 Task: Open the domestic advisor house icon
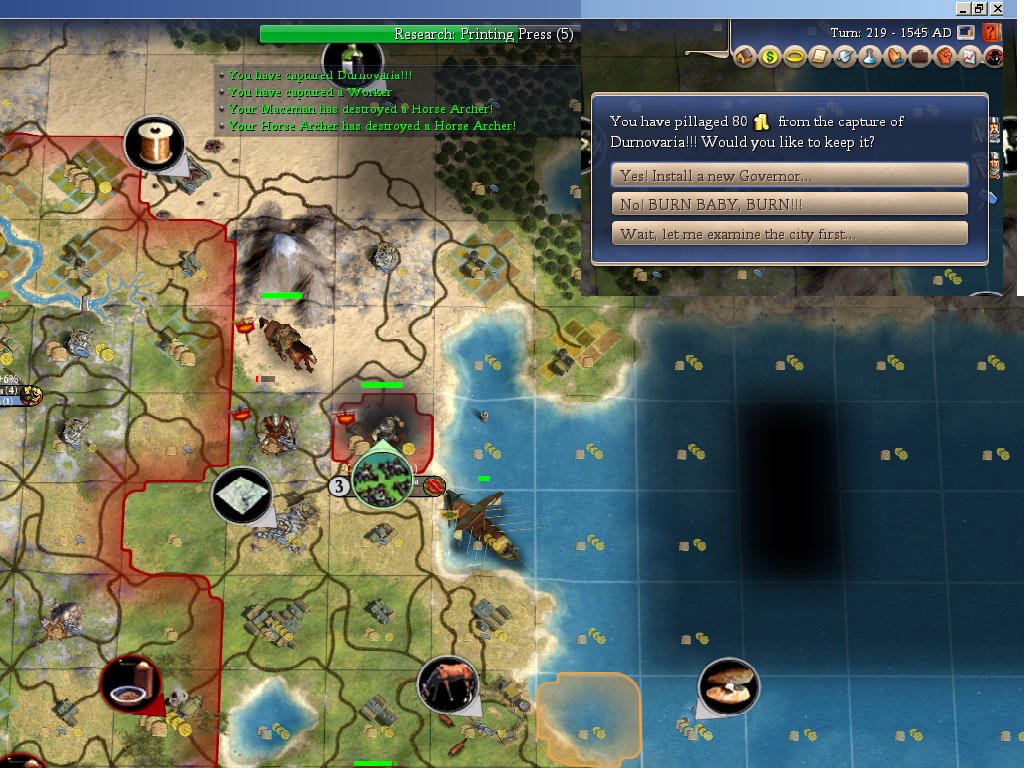pos(746,57)
